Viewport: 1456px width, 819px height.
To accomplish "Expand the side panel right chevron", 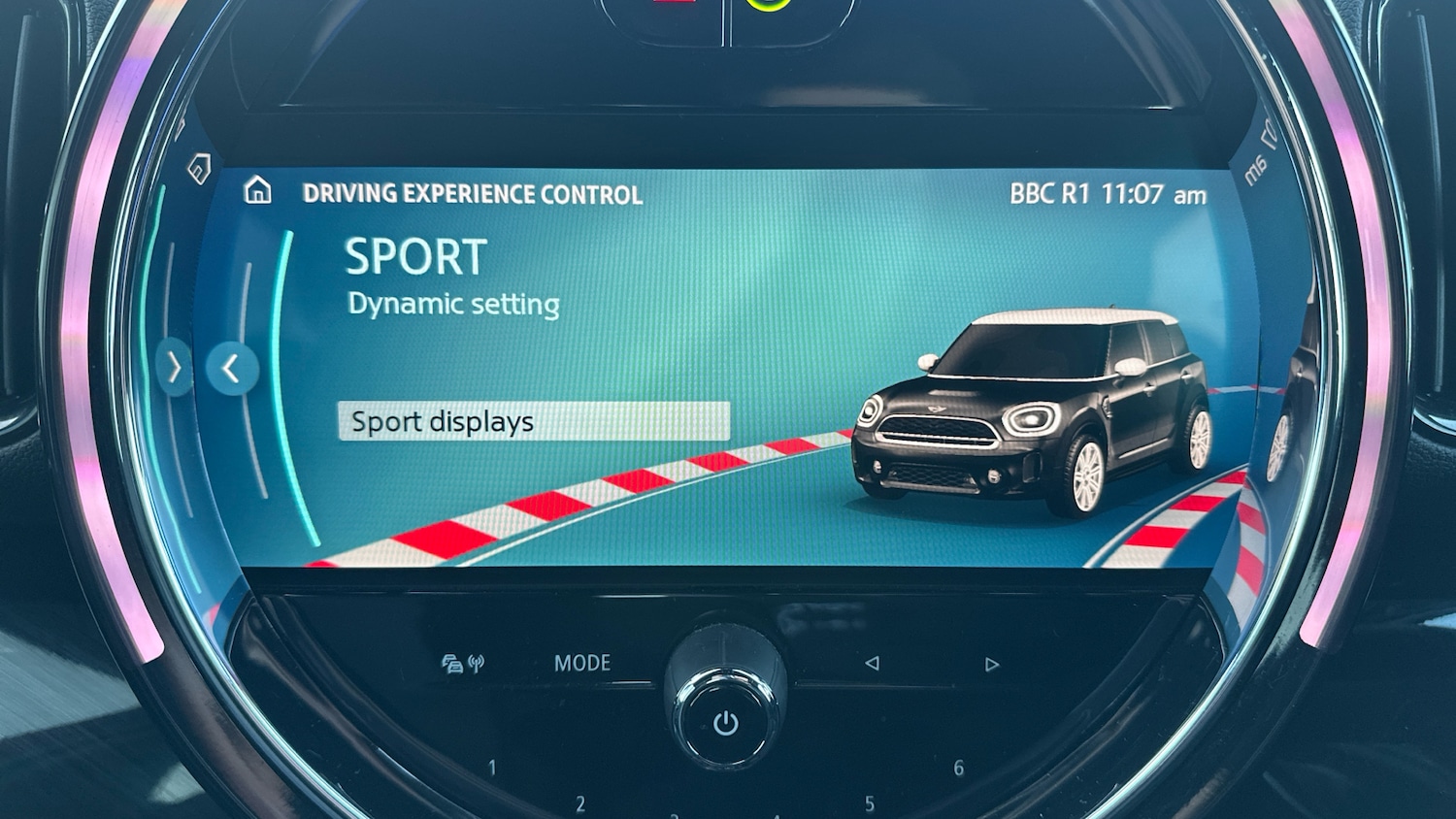I will 175,367.
